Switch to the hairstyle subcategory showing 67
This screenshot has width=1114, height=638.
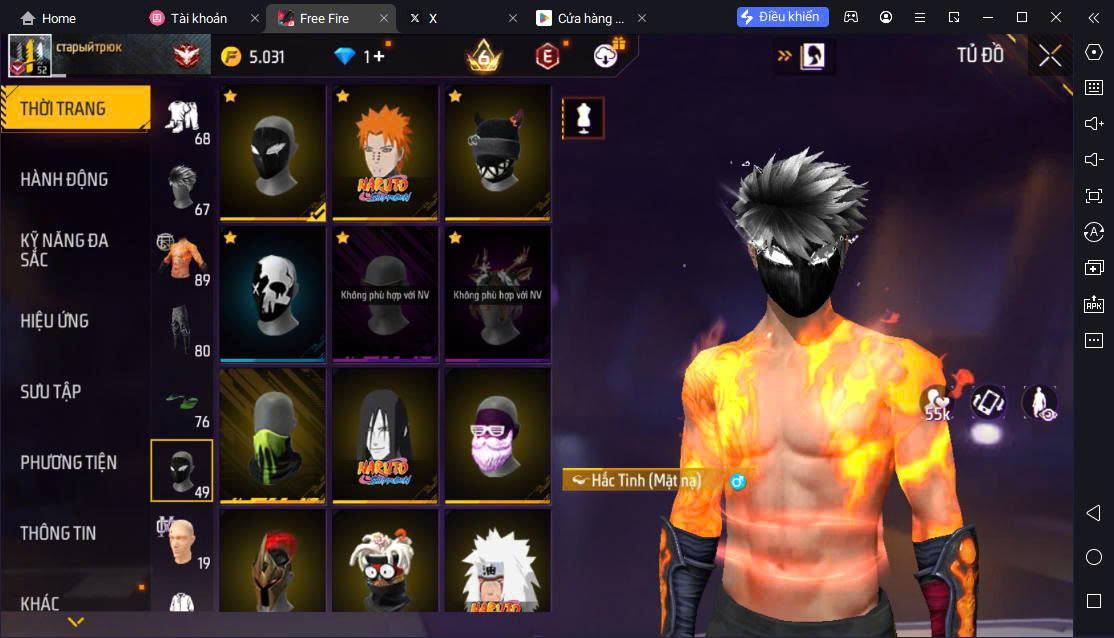click(182, 187)
